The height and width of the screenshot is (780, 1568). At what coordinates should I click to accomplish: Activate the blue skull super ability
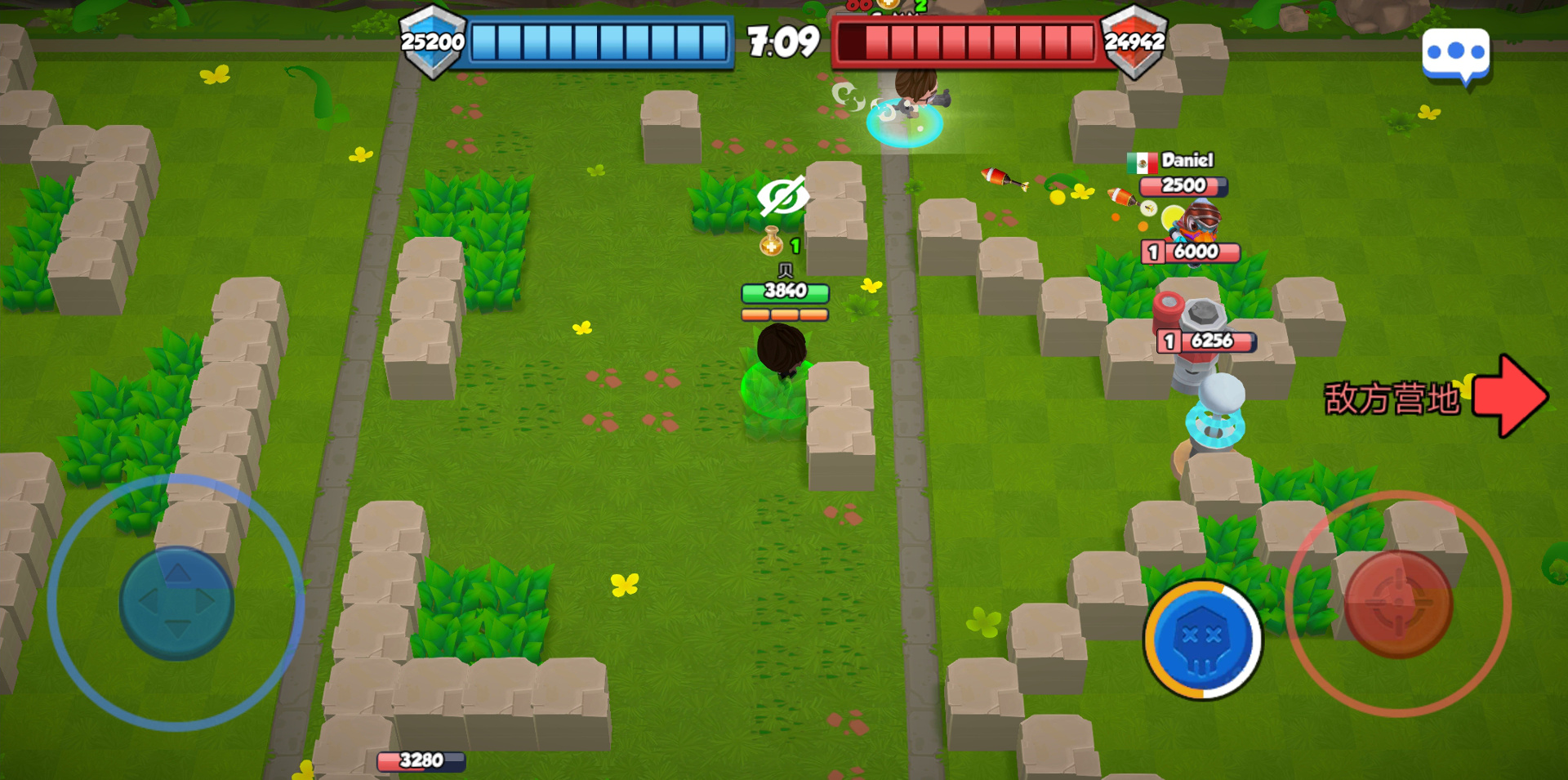1202,640
